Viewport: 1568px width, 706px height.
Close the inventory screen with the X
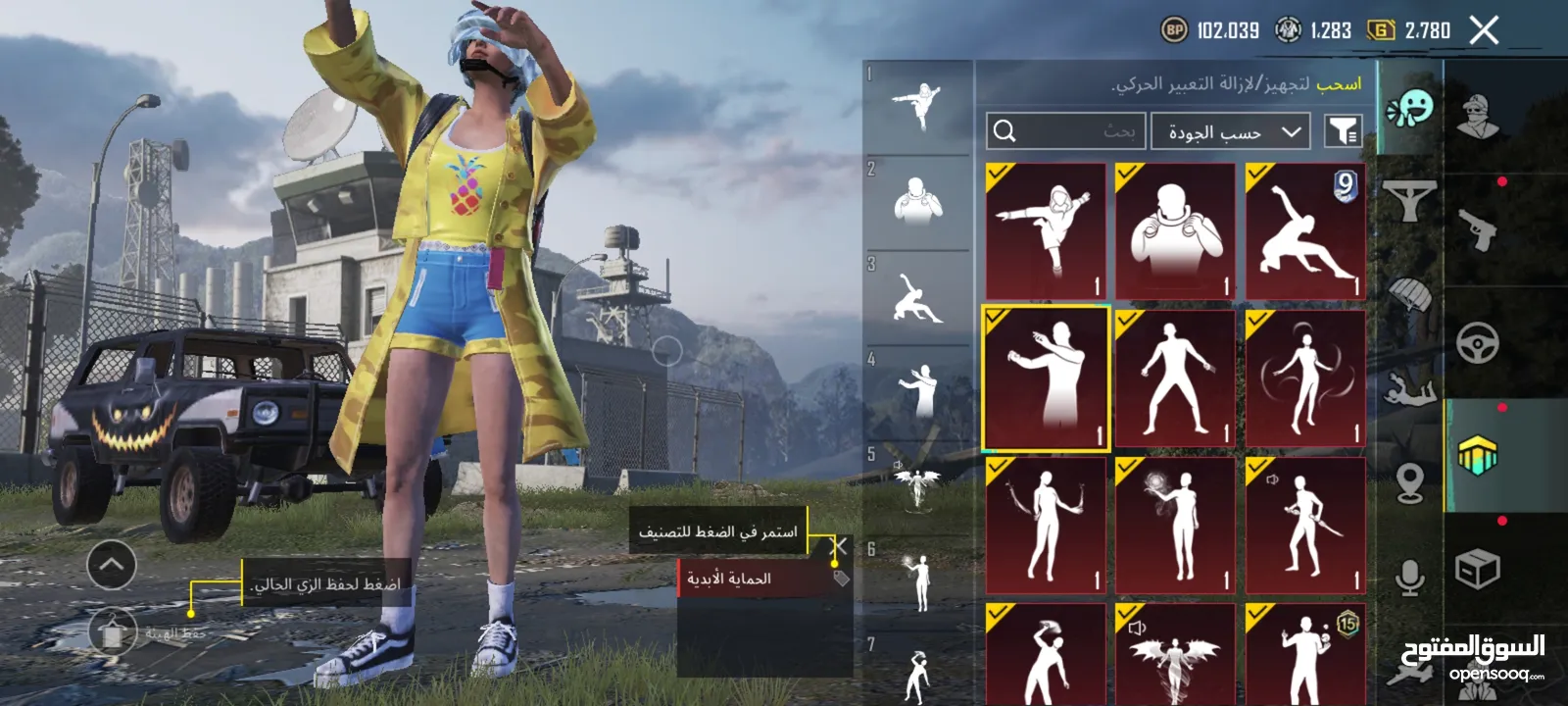coord(1484,30)
